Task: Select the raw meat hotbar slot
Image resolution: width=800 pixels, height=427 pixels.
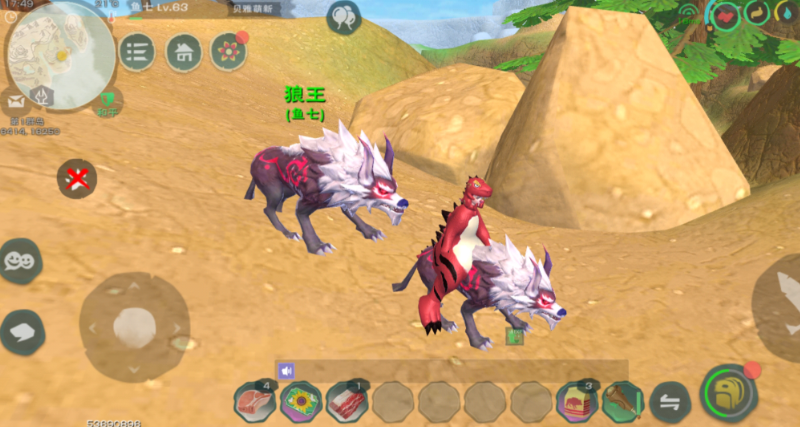Action: (x=254, y=402)
